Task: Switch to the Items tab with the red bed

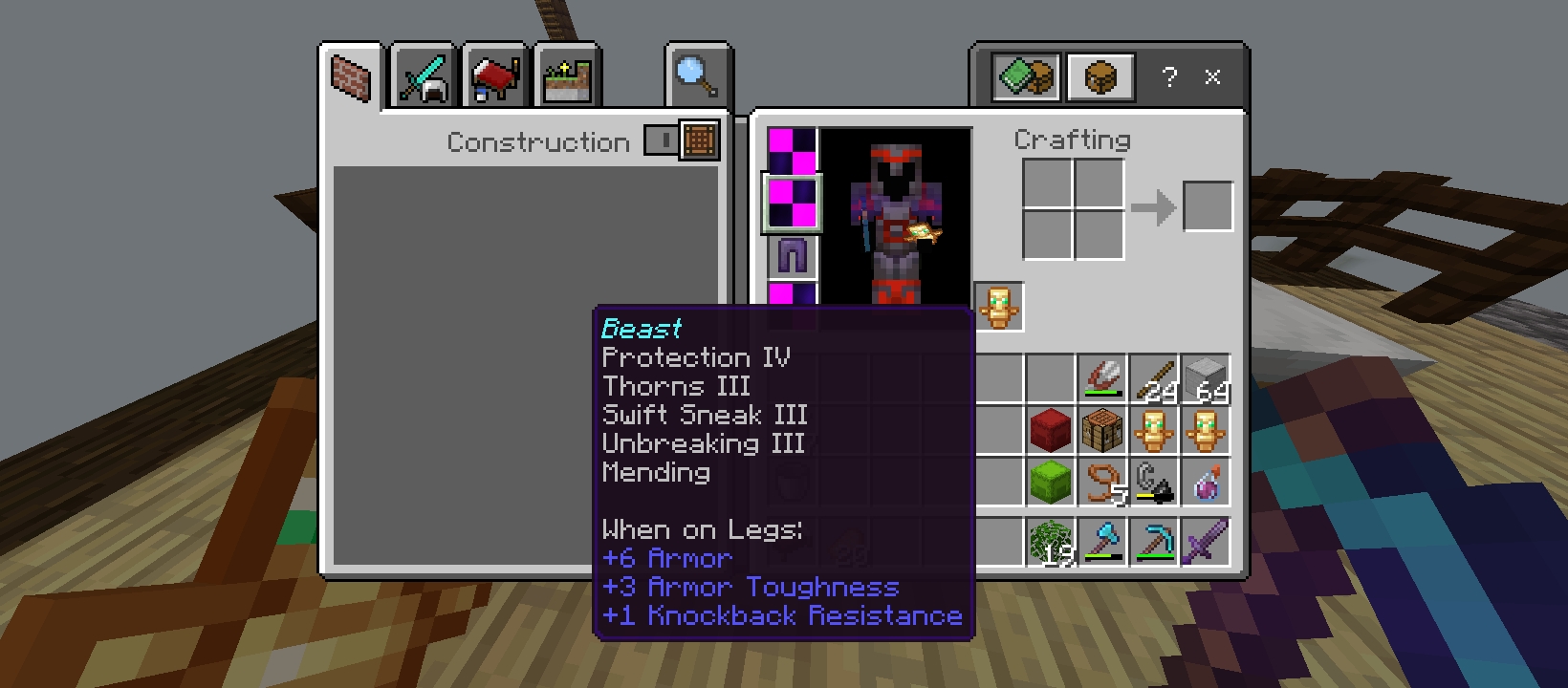Action: 495,77
